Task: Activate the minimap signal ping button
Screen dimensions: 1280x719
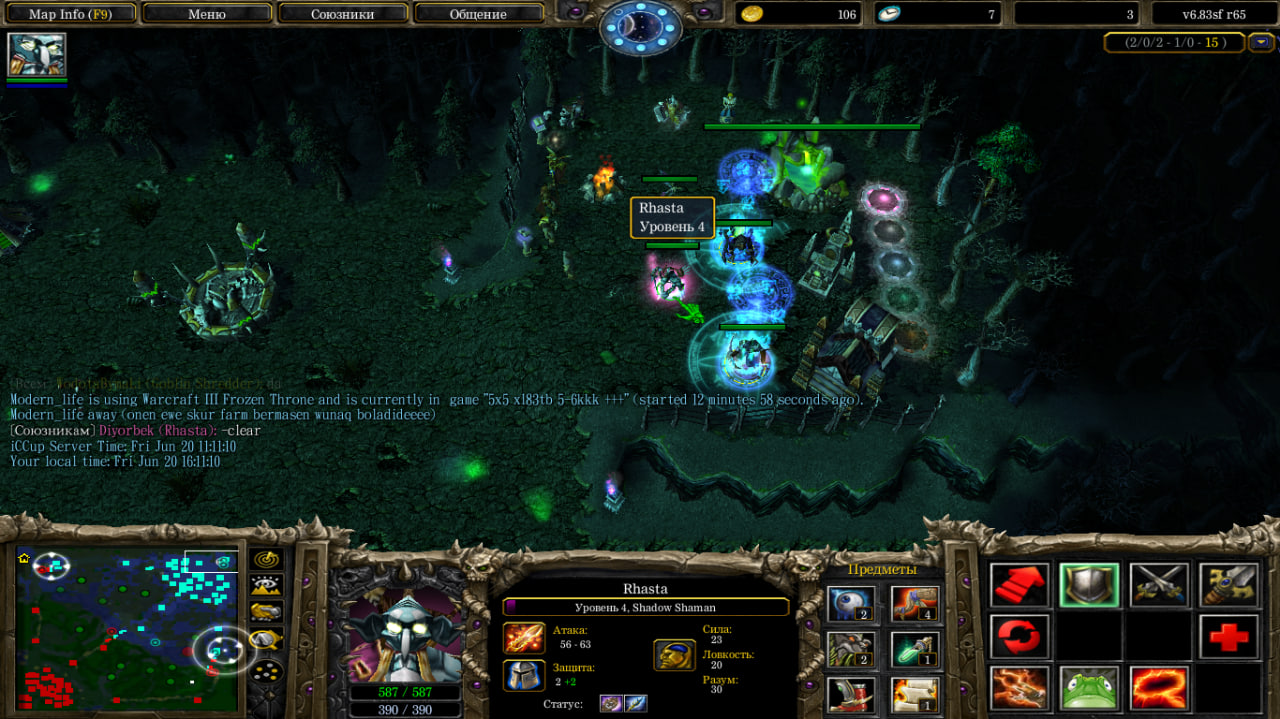Action: tap(266, 559)
